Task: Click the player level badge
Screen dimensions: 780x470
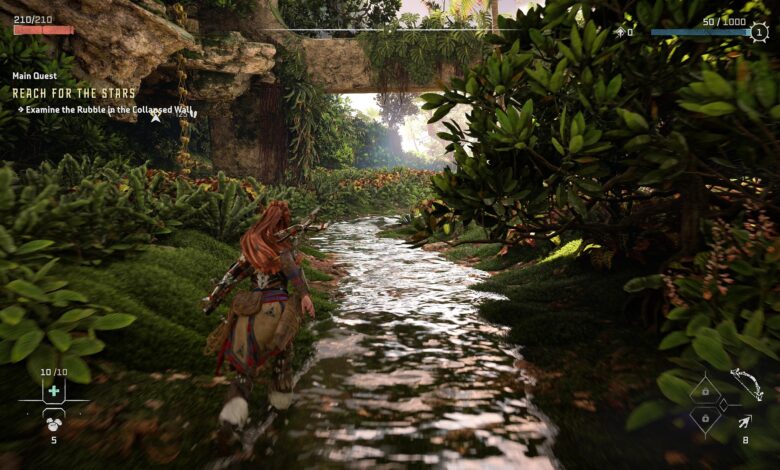Action: 759,32
